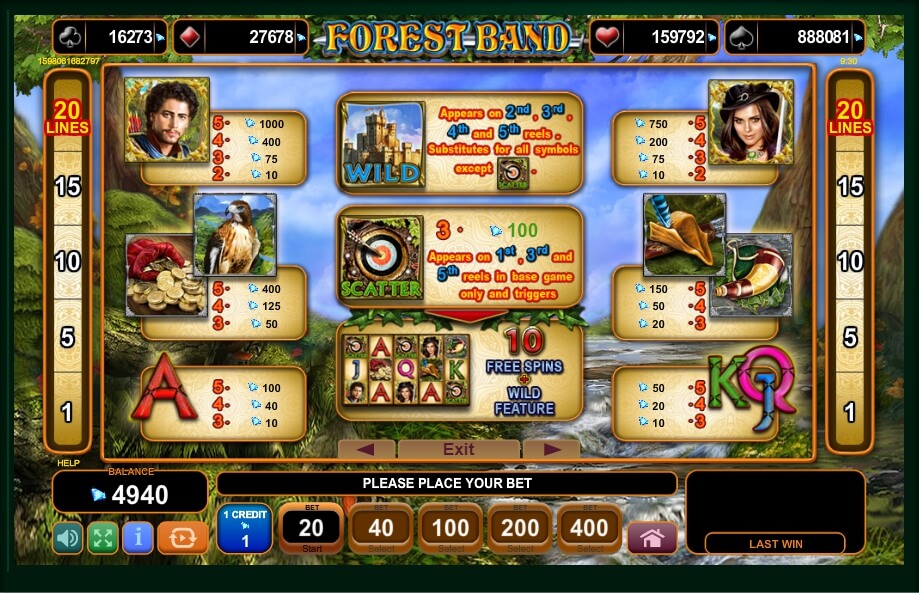Exit the paytable screen
This screenshot has width=919, height=593.
pyautogui.click(x=458, y=449)
